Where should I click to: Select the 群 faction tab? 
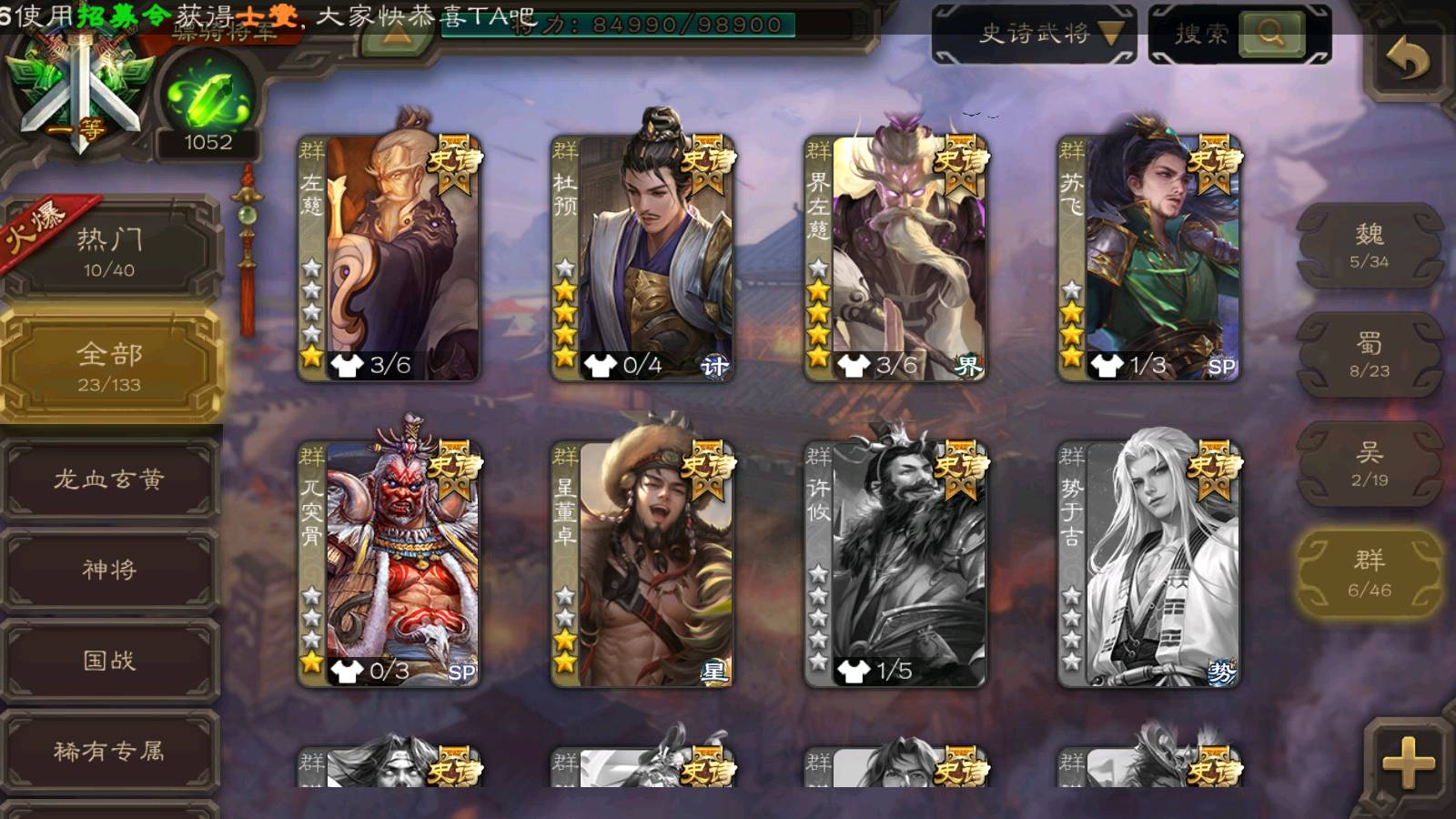[x=1369, y=574]
